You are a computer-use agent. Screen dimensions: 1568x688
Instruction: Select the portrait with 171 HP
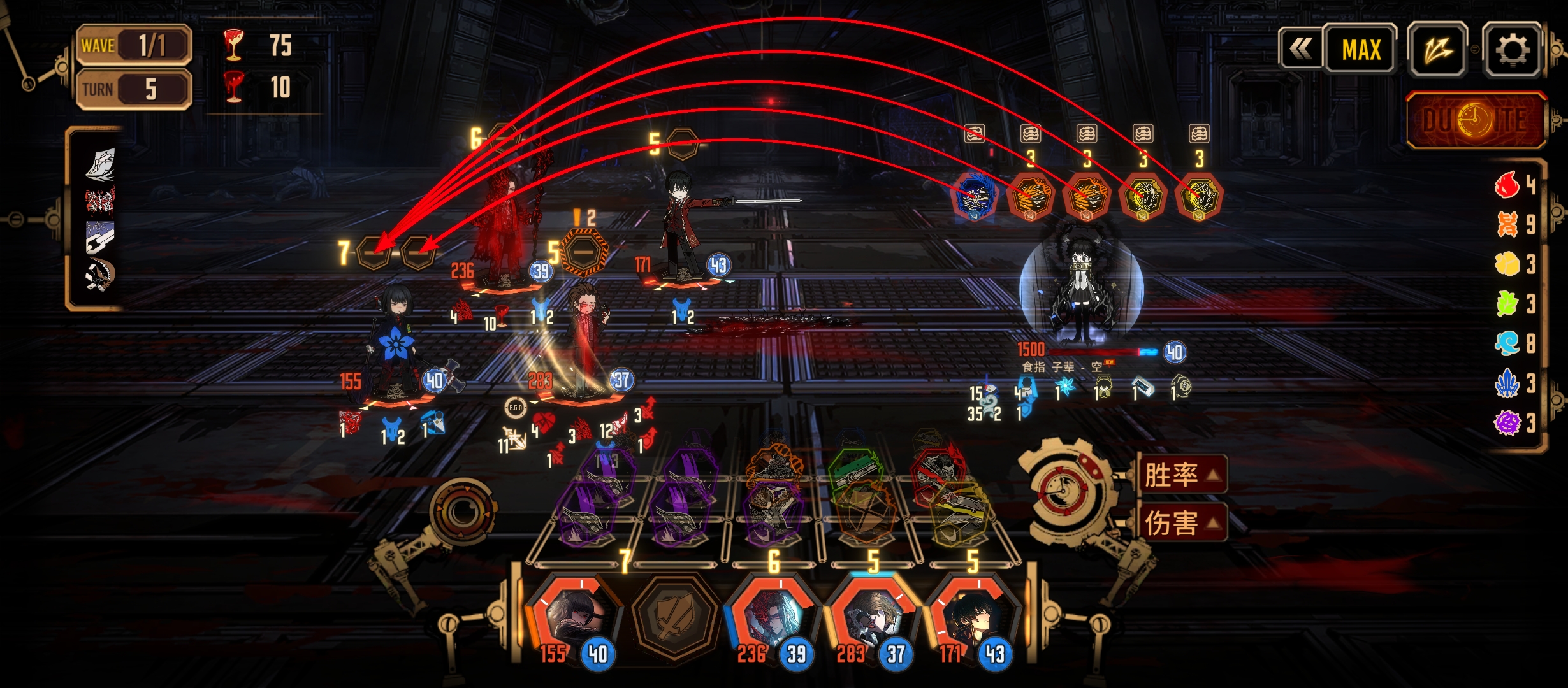click(971, 619)
